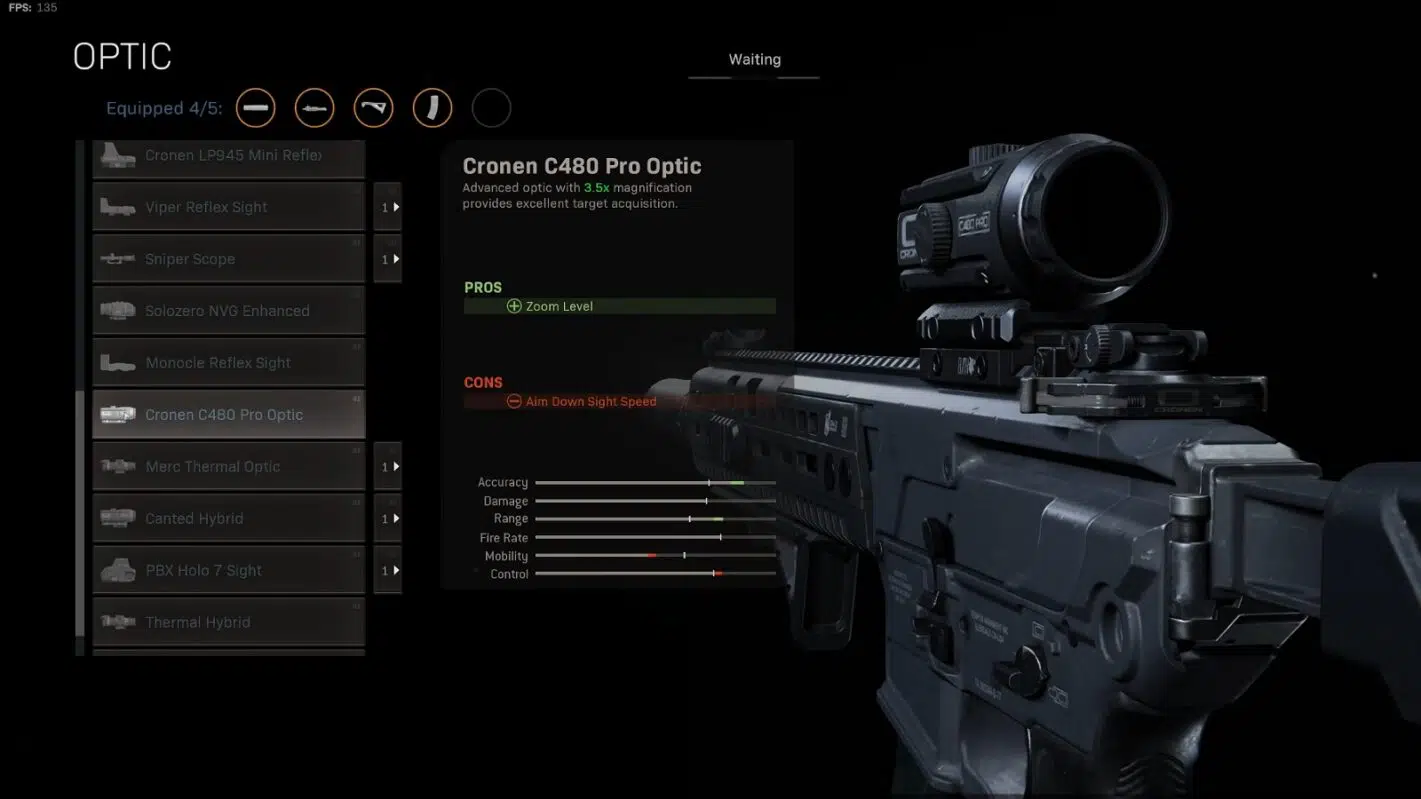This screenshot has height=799, width=1421.
Task: Equip the Cronen C480 Pro Optic
Action: [x=229, y=415]
